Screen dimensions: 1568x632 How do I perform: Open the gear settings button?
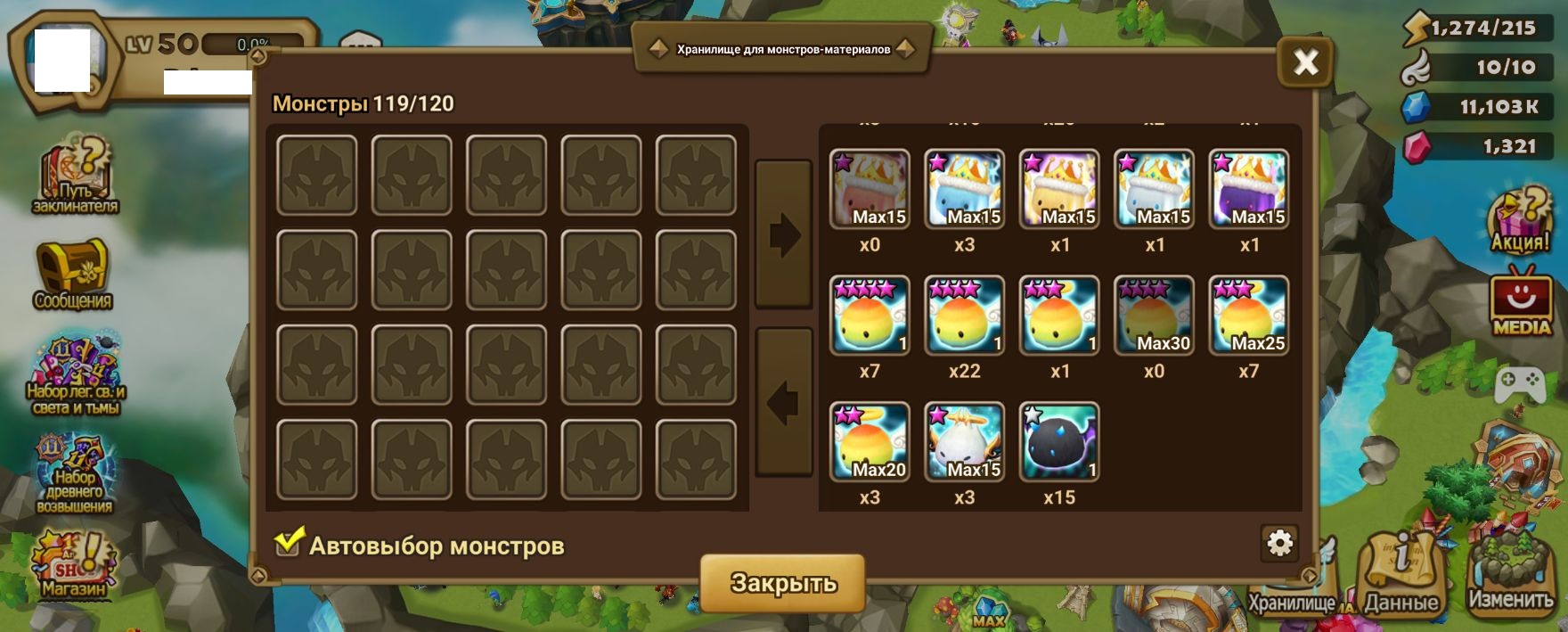[x=1279, y=543]
